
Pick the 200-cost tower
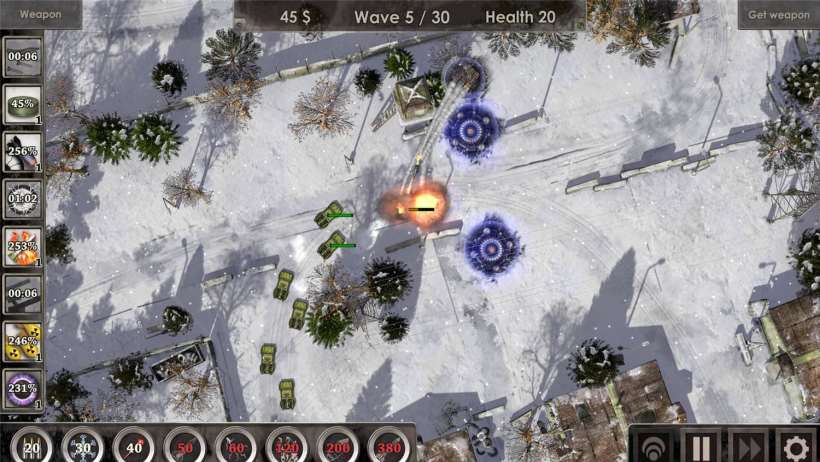coord(338,446)
